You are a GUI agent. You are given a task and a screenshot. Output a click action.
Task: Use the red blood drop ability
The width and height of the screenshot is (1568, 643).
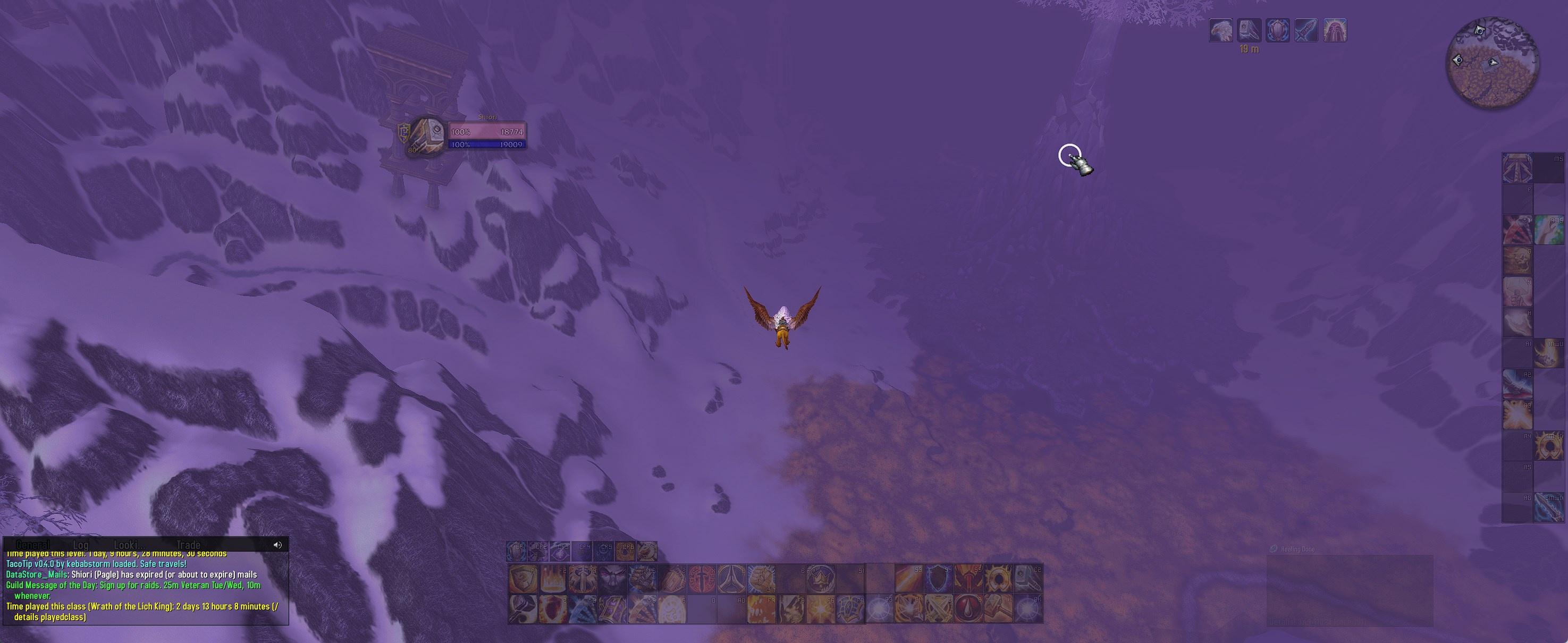pyautogui.click(x=968, y=609)
